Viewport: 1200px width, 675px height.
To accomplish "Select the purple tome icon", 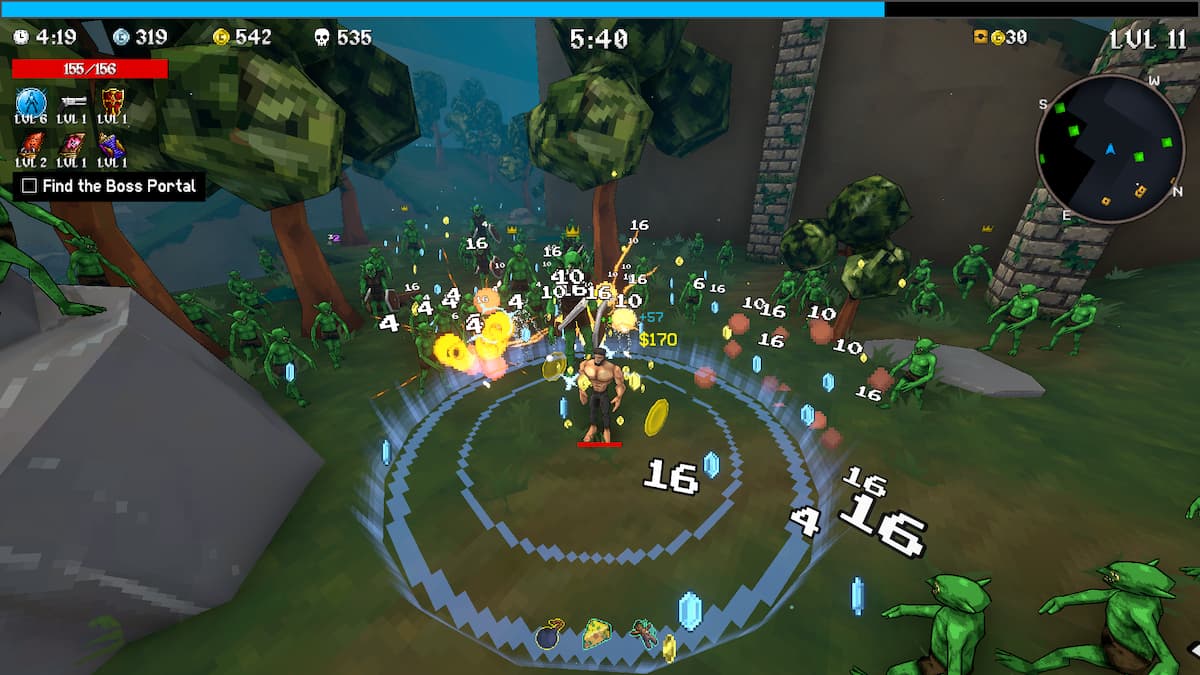I will 112,144.
